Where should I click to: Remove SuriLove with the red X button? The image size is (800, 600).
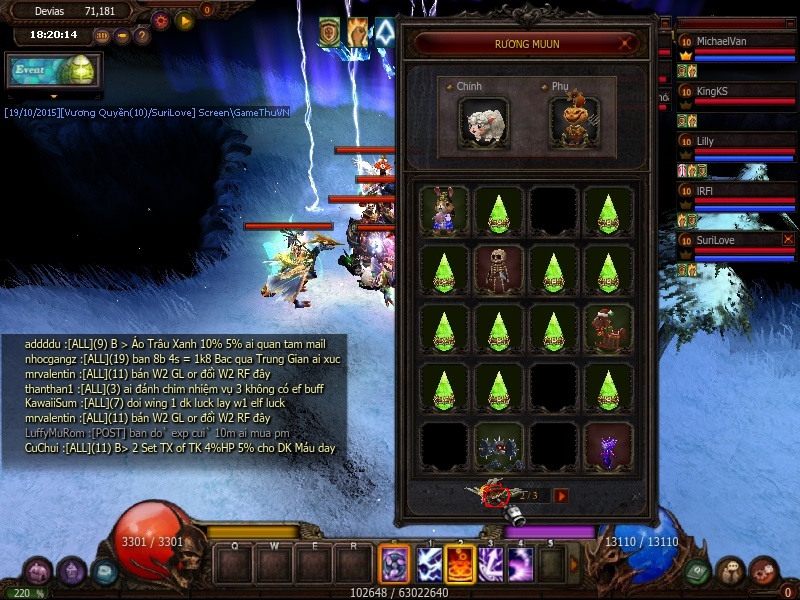(788, 240)
